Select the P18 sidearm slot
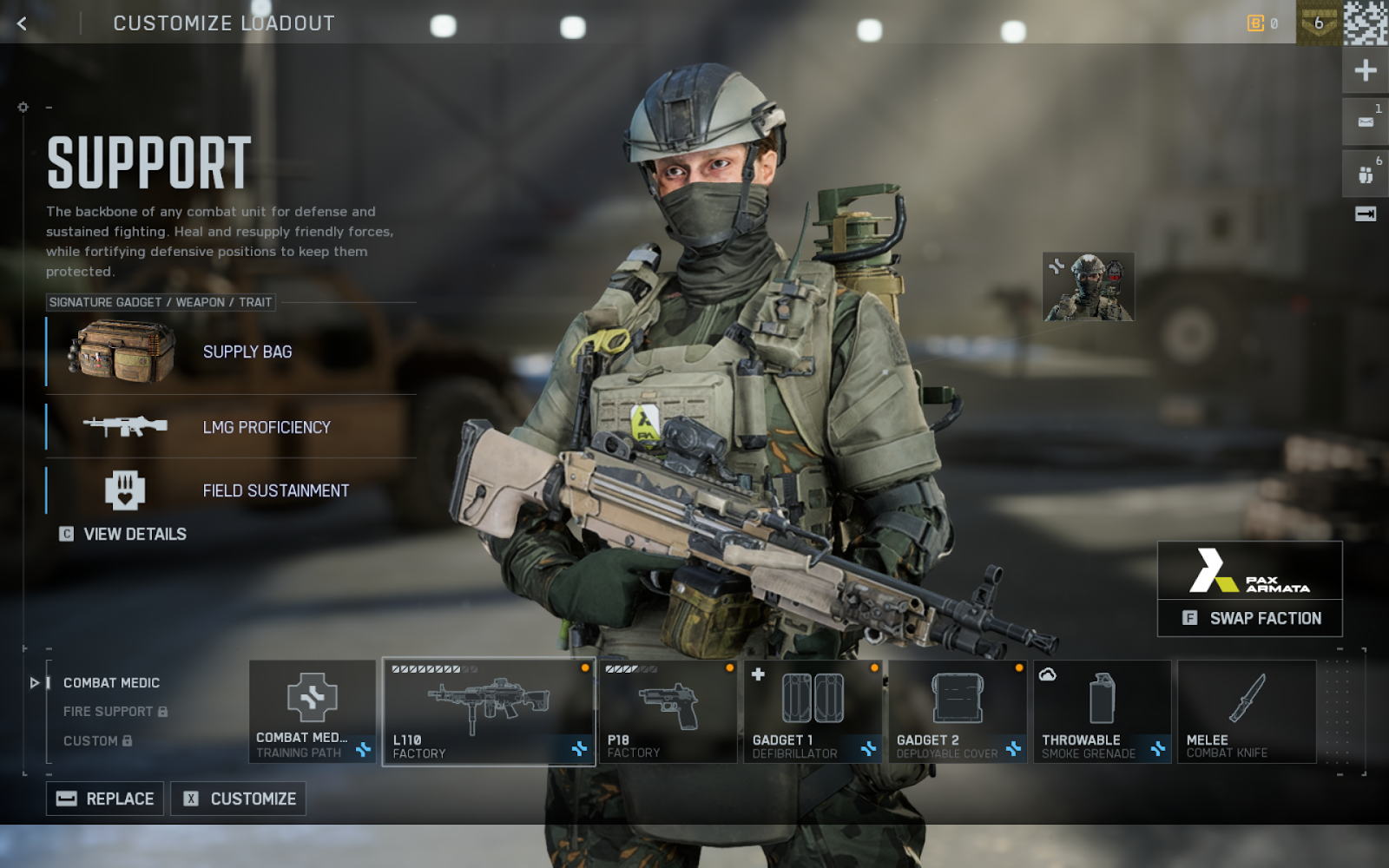Screen dimensions: 1389x868 coord(668,712)
